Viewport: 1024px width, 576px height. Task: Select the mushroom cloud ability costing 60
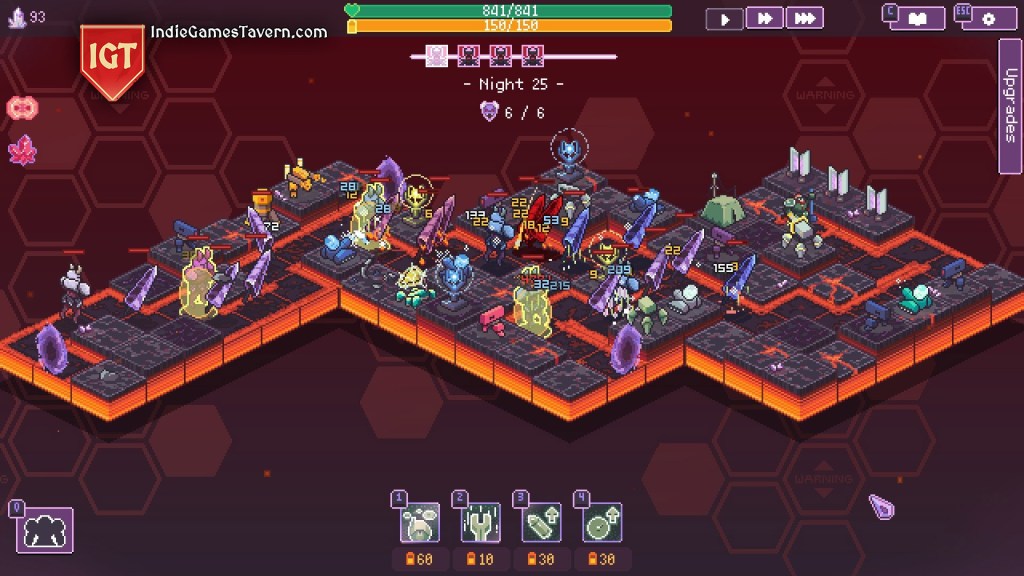420,522
